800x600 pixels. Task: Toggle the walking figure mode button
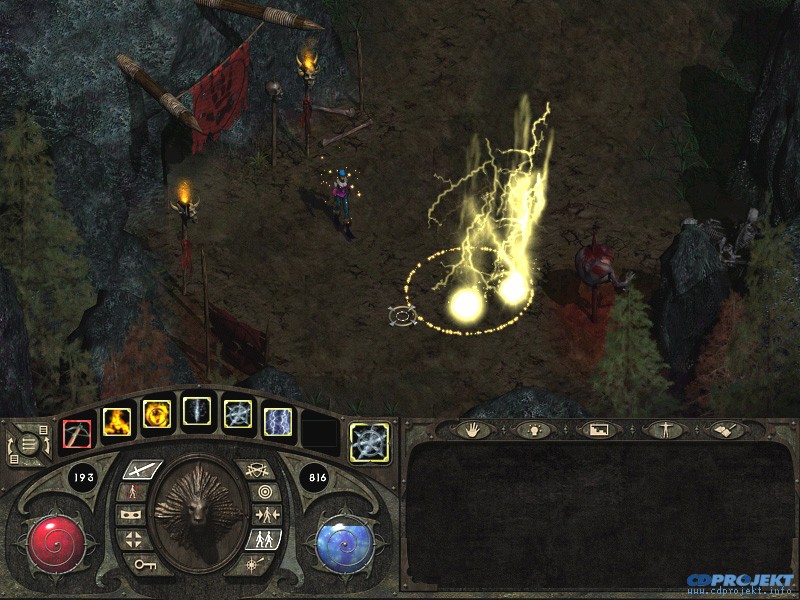point(132,492)
